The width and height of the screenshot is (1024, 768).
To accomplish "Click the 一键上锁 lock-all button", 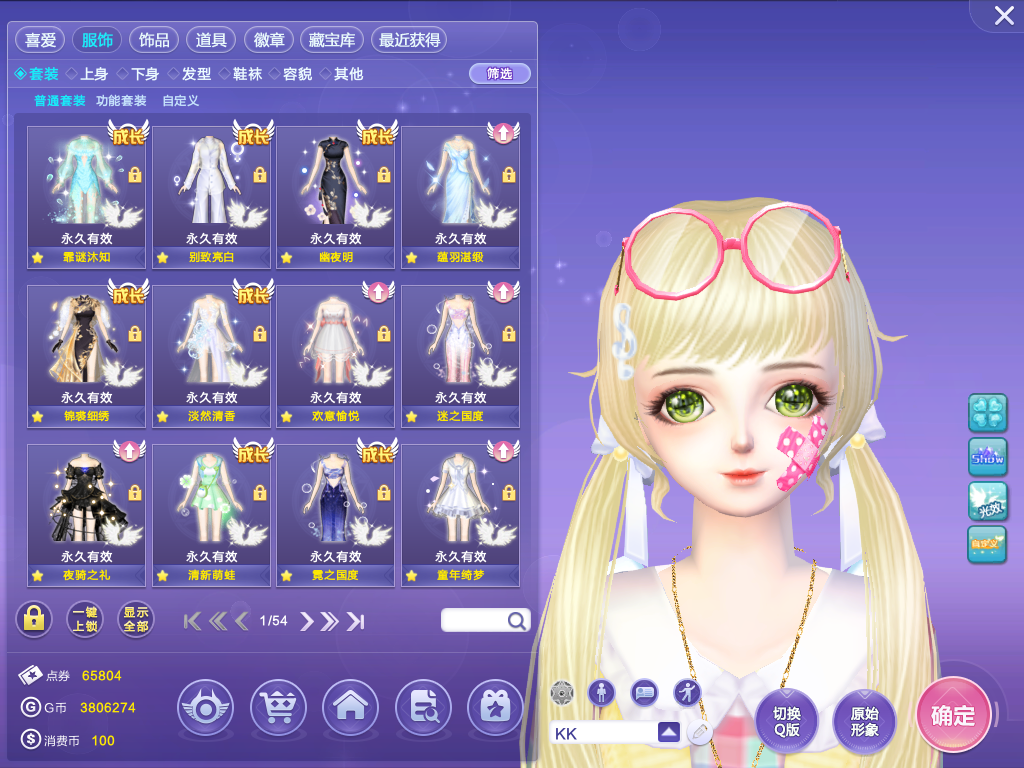I will (85, 620).
